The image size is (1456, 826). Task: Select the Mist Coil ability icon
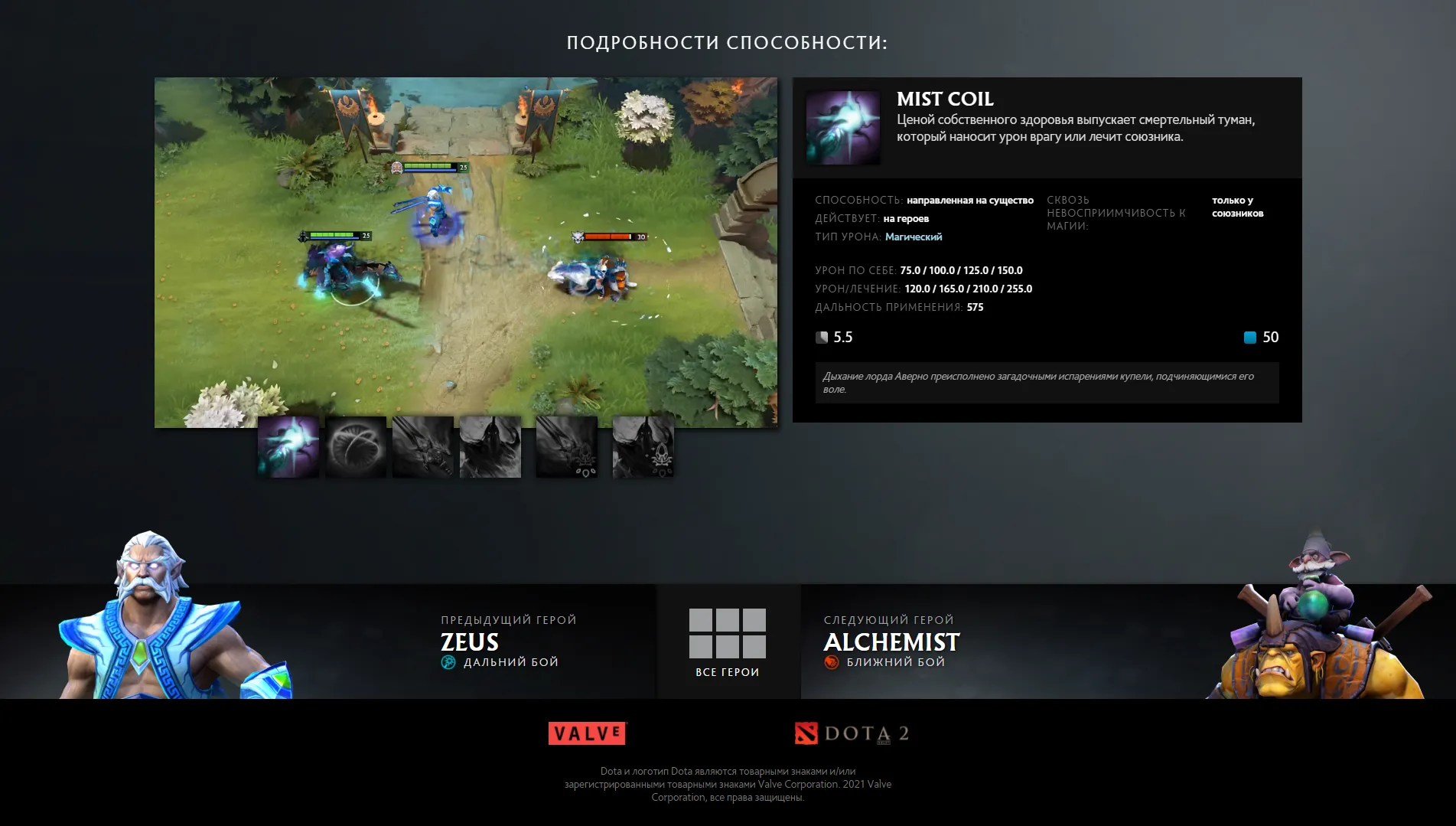click(x=288, y=446)
